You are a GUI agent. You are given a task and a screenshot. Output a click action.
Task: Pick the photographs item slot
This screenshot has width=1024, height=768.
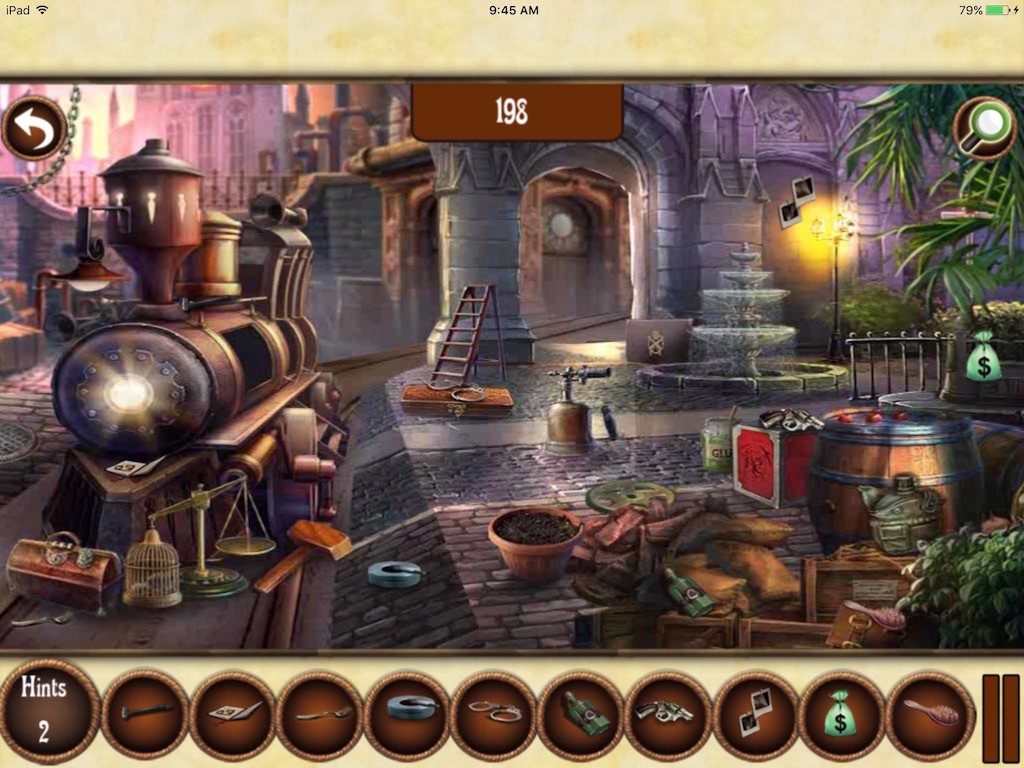[x=754, y=714]
